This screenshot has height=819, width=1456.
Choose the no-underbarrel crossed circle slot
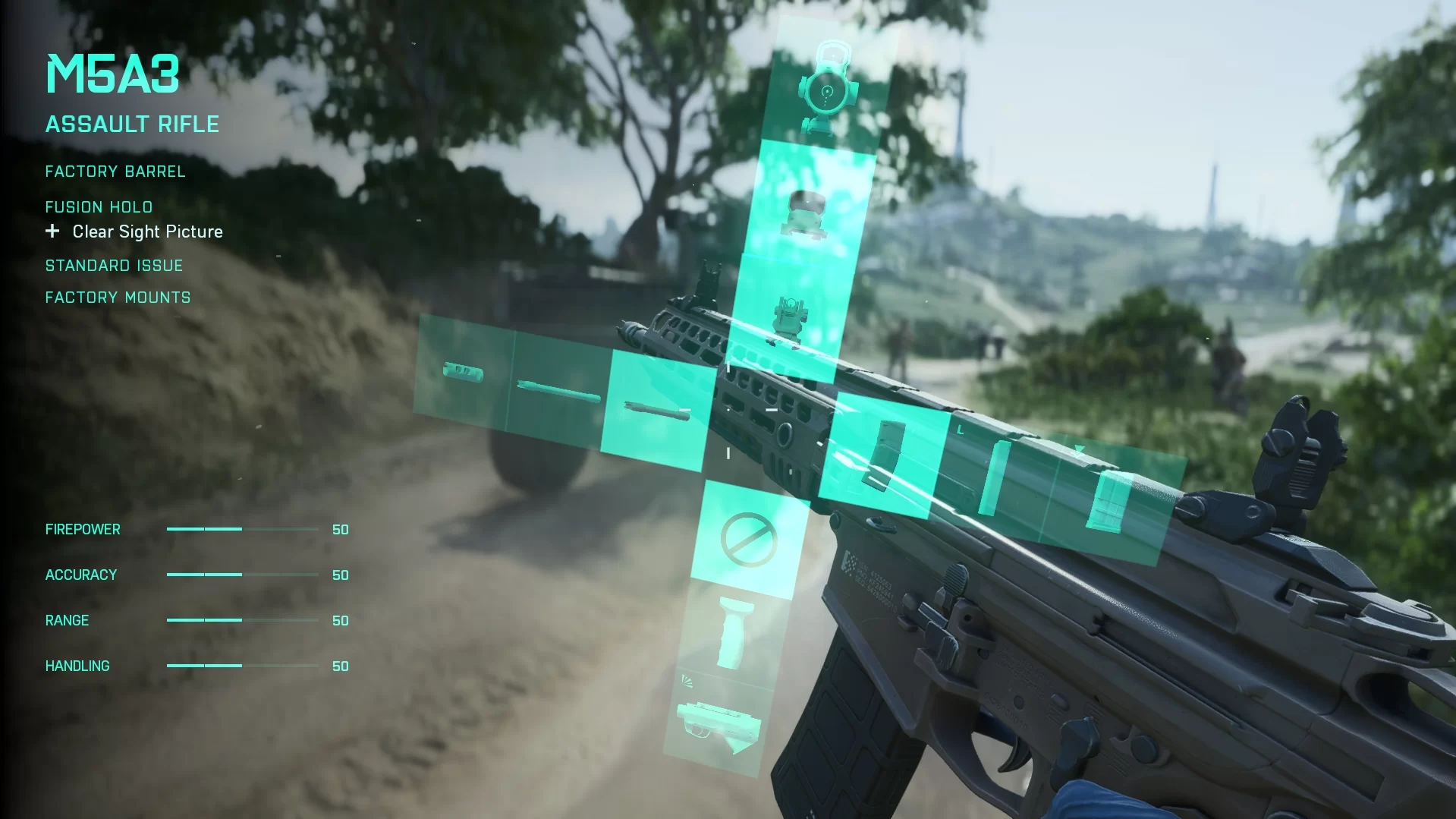(x=748, y=540)
